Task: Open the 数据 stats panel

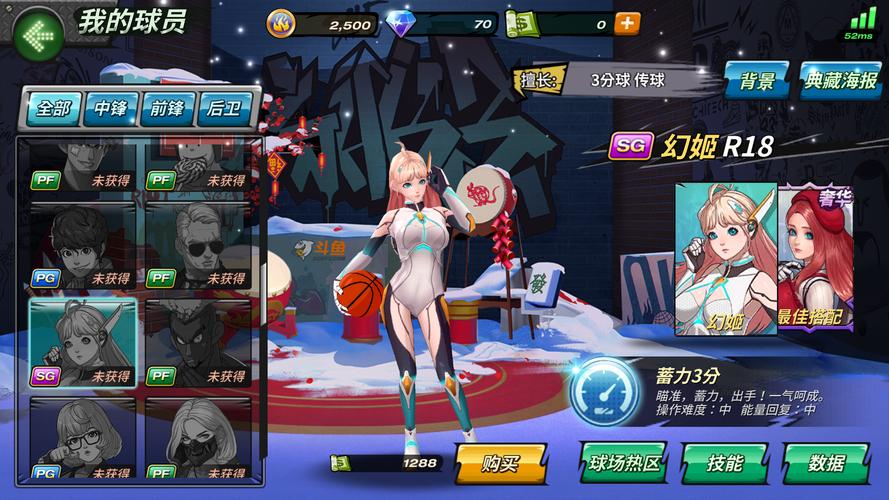Action: [x=826, y=464]
